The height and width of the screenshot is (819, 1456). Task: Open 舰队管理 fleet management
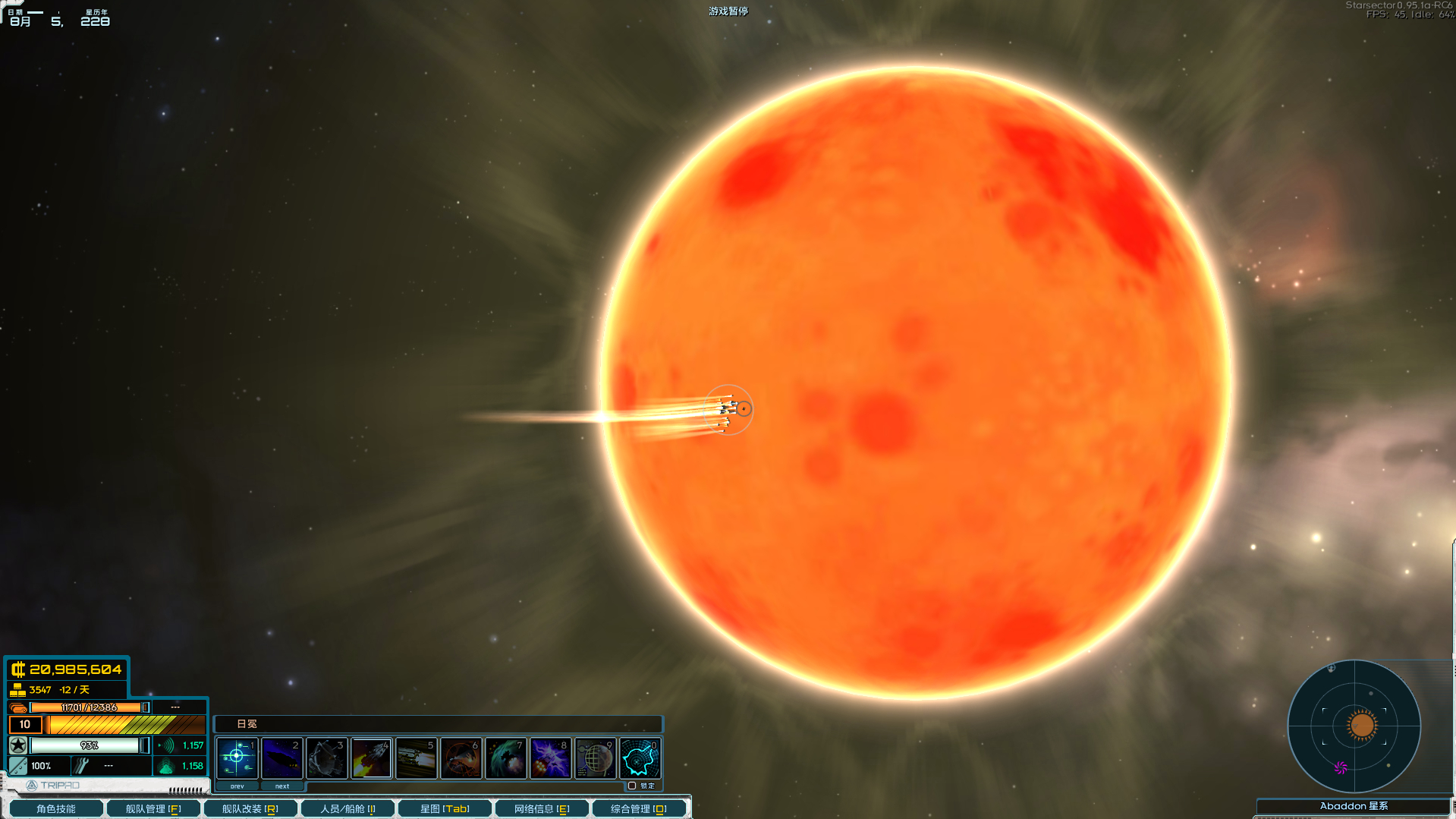(x=153, y=808)
